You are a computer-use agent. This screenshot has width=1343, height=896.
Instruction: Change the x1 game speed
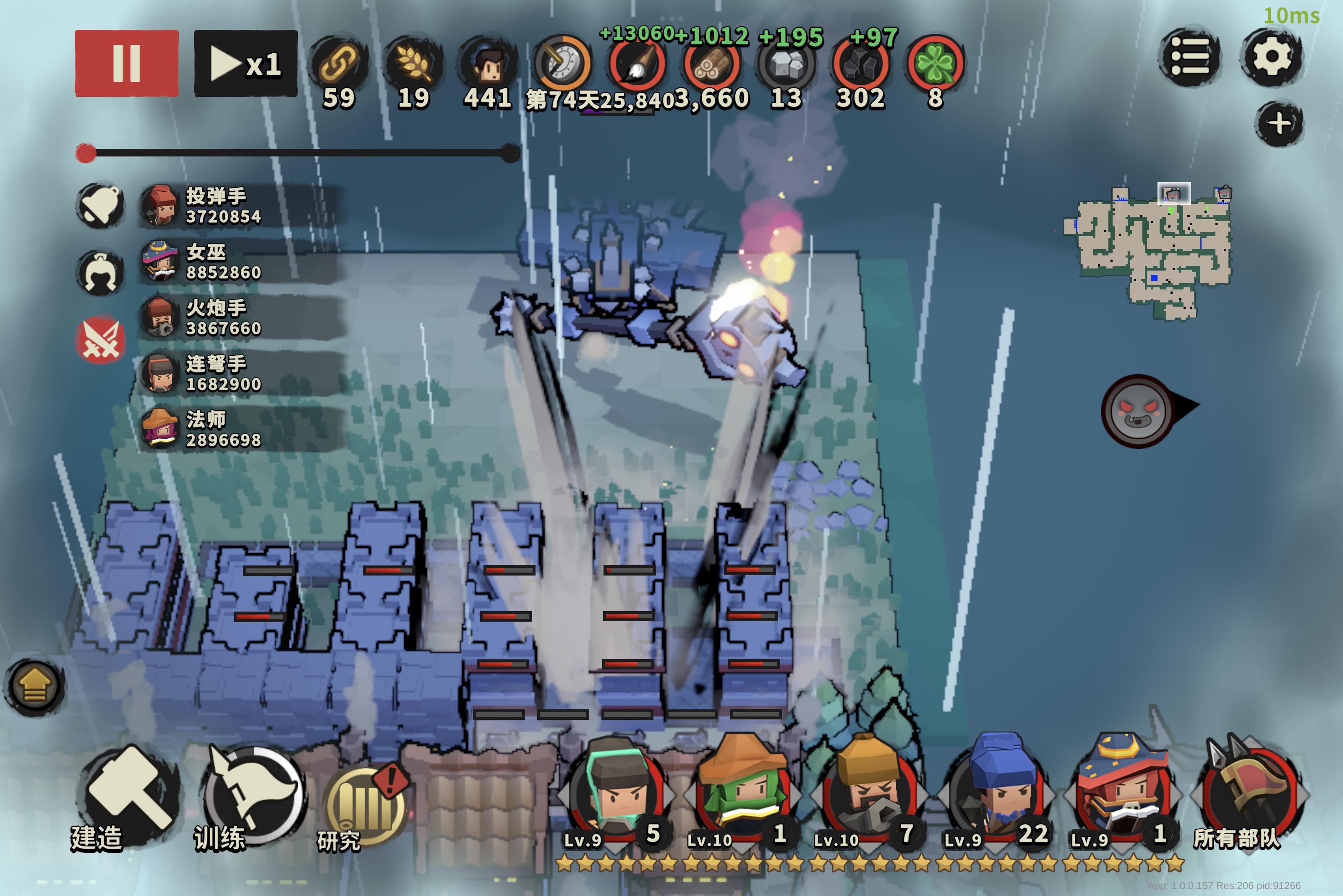point(245,63)
